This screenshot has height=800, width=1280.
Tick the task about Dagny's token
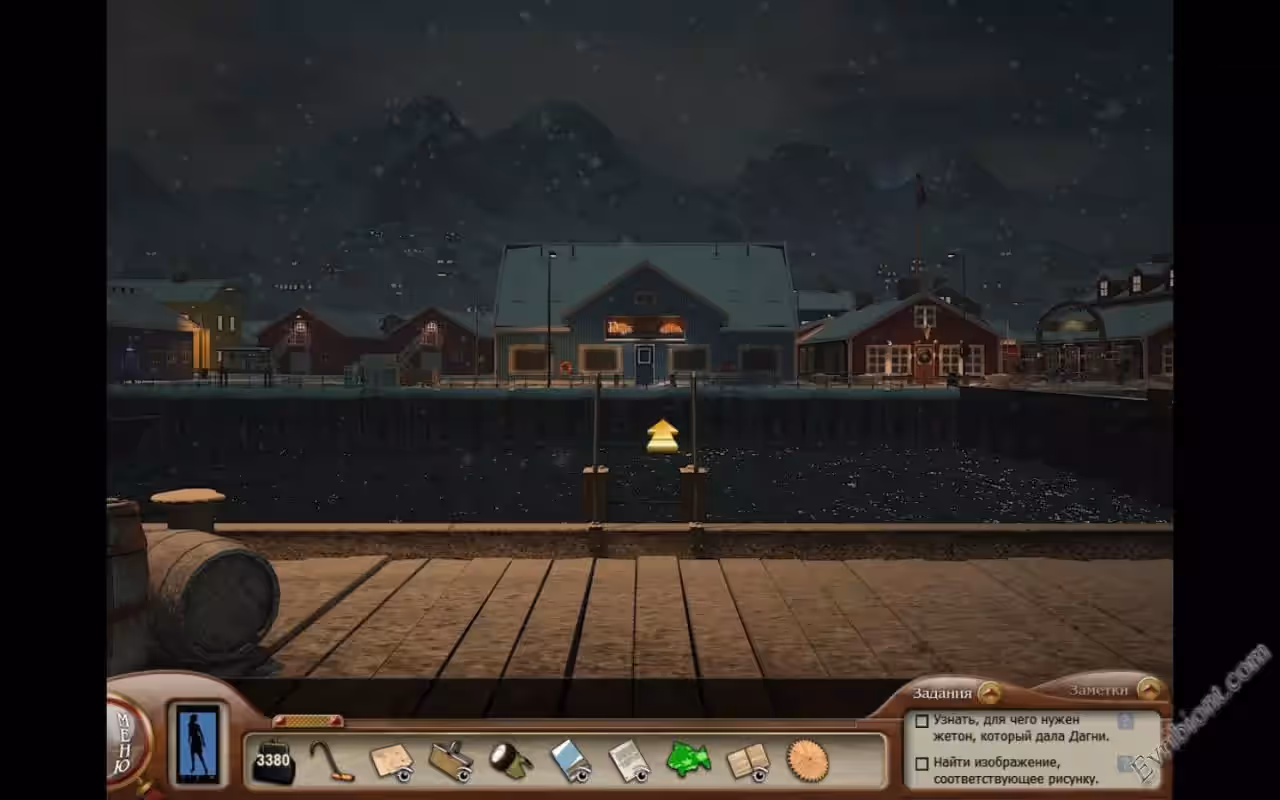[921, 721]
